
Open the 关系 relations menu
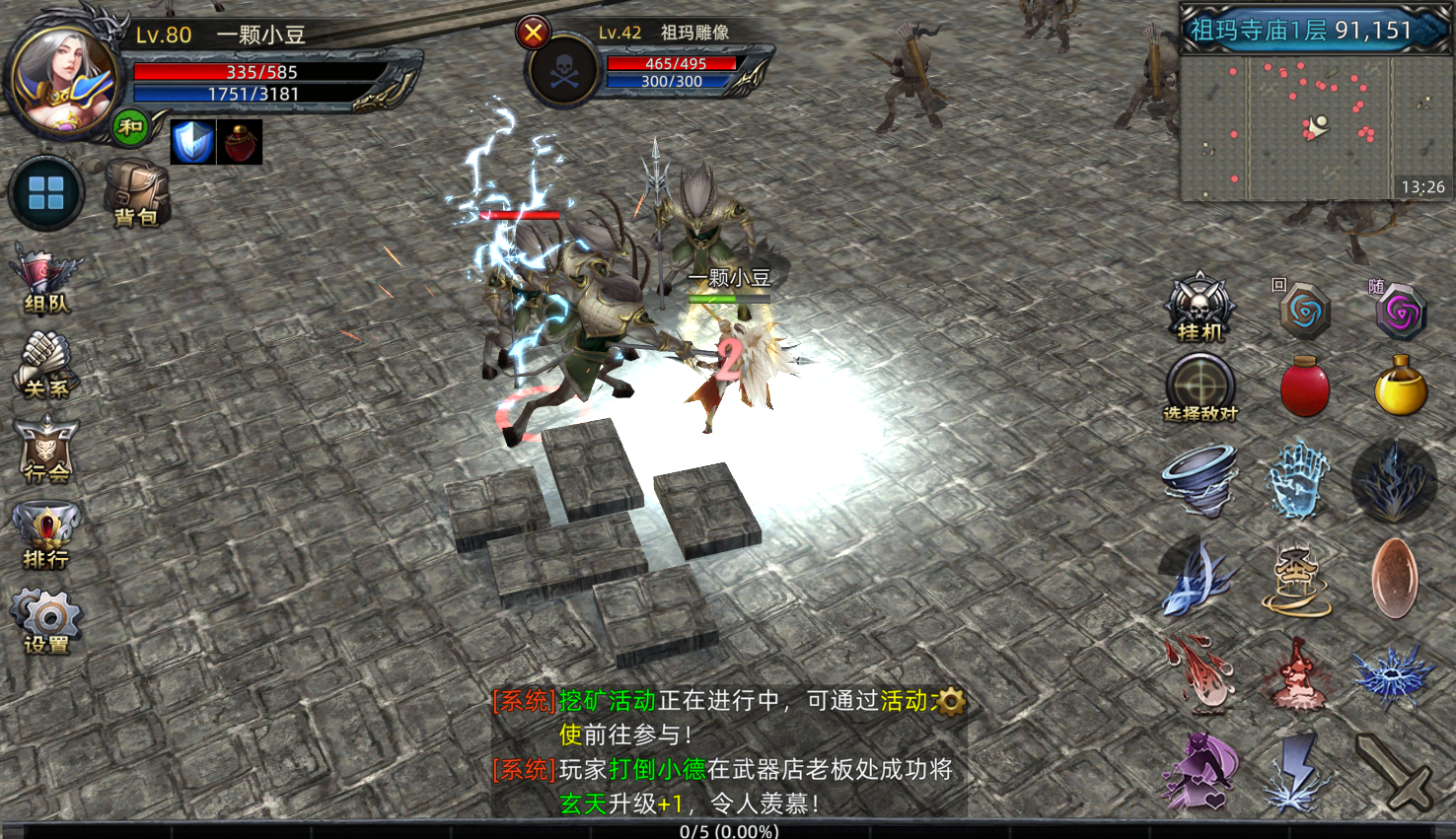(x=45, y=365)
